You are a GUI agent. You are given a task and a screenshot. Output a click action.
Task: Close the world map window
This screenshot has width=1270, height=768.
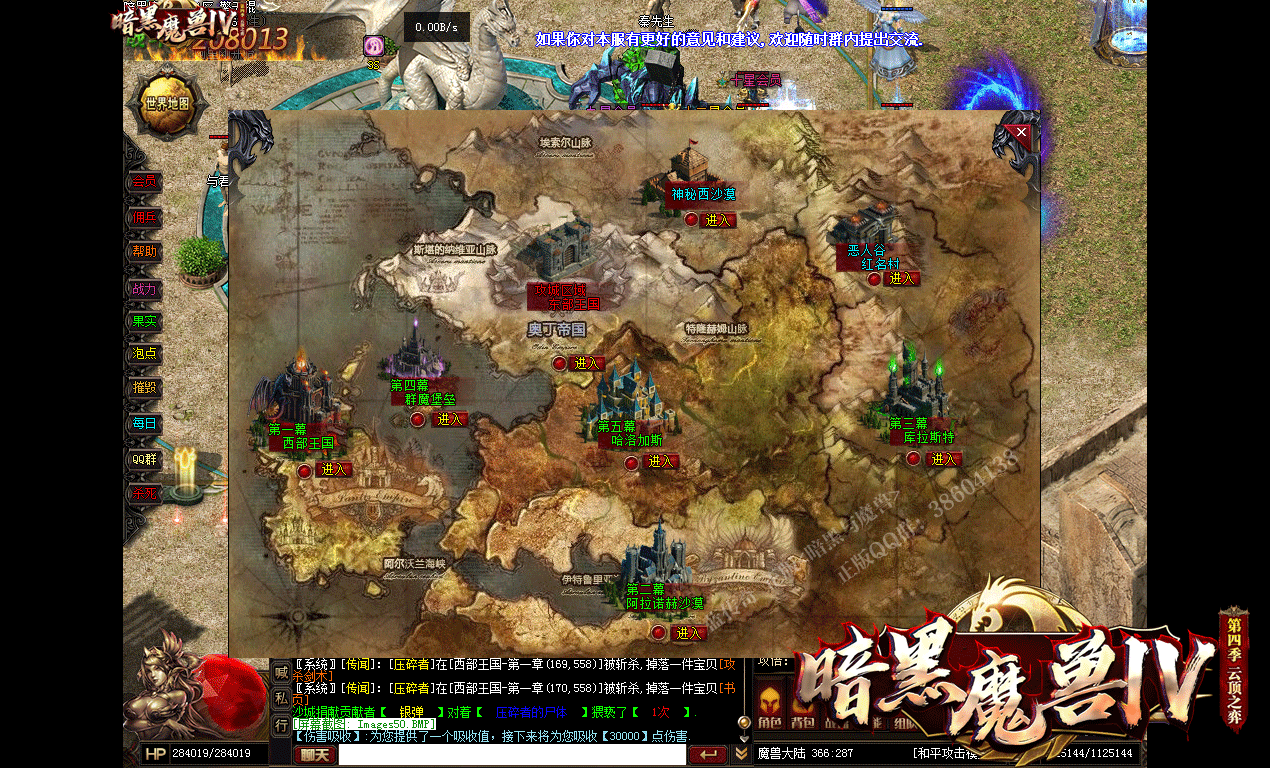pyautogui.click(x=1021, y=131)
